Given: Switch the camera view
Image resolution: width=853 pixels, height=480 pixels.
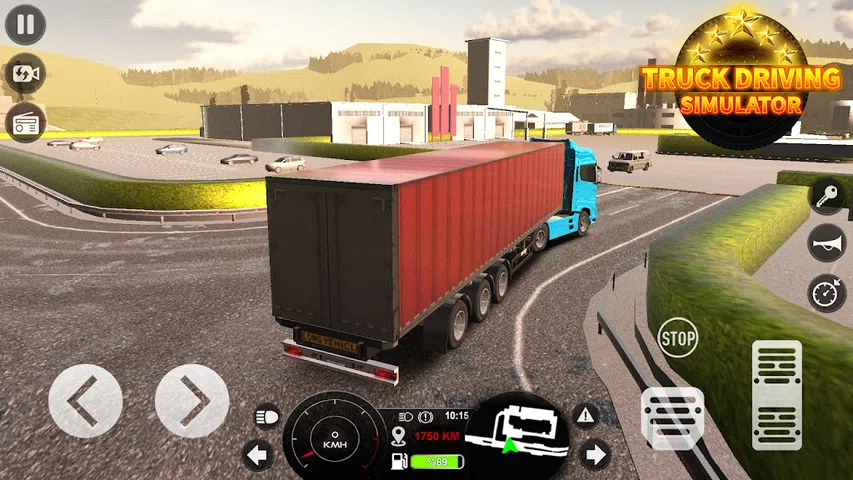Looking at the screenshot, I should pyautogui.click(x=25, y=74).
